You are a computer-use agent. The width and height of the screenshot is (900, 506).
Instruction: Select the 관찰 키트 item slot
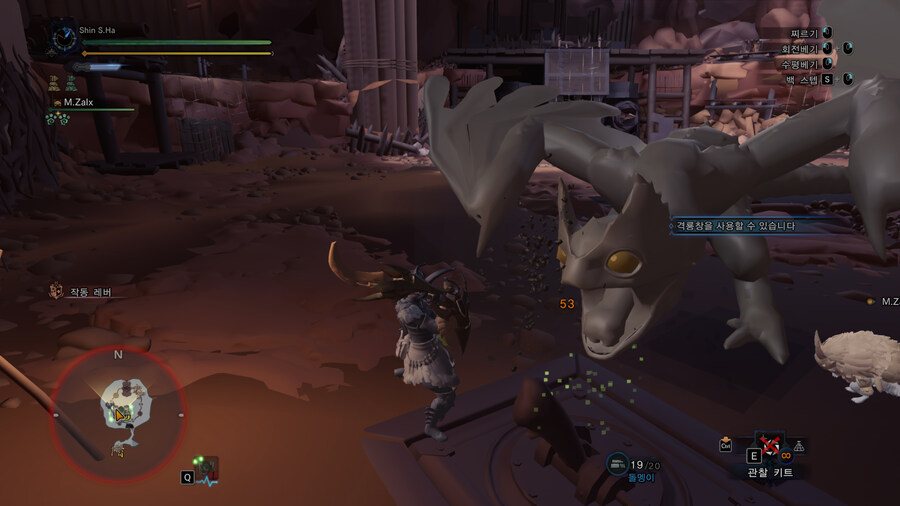771,445
